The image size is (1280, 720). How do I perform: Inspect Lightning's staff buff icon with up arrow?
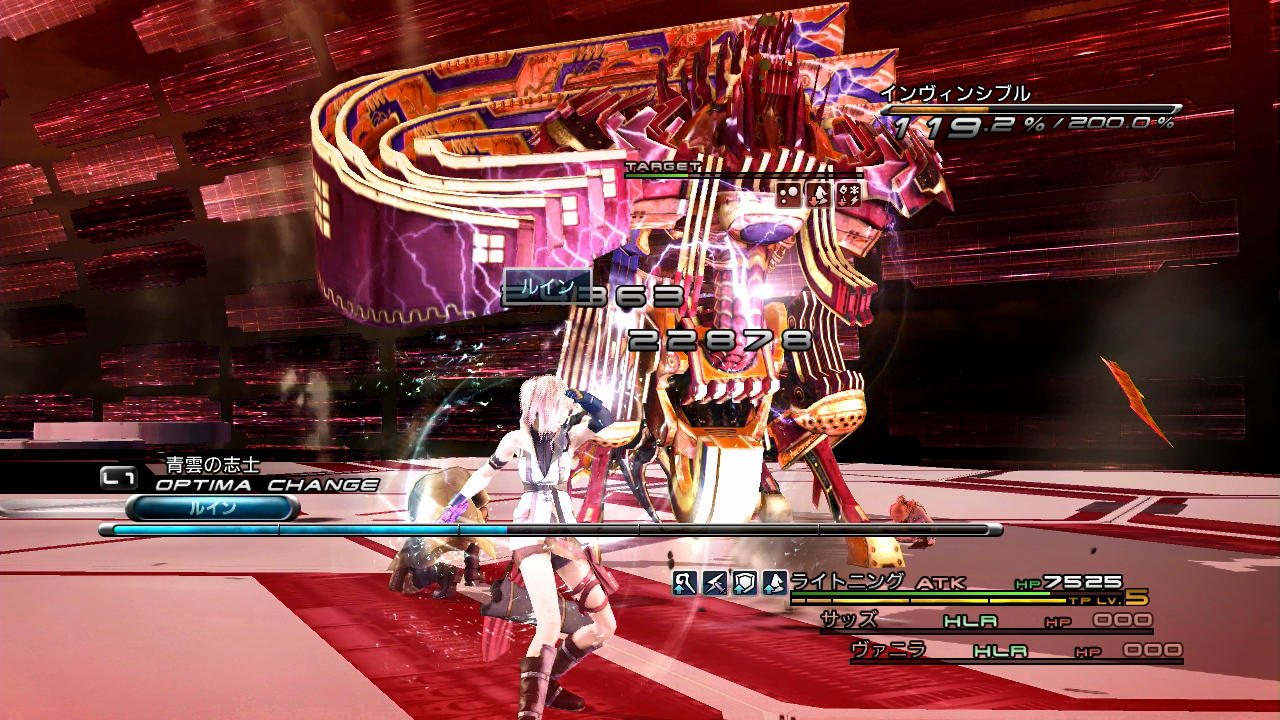(x=684, y=583)
